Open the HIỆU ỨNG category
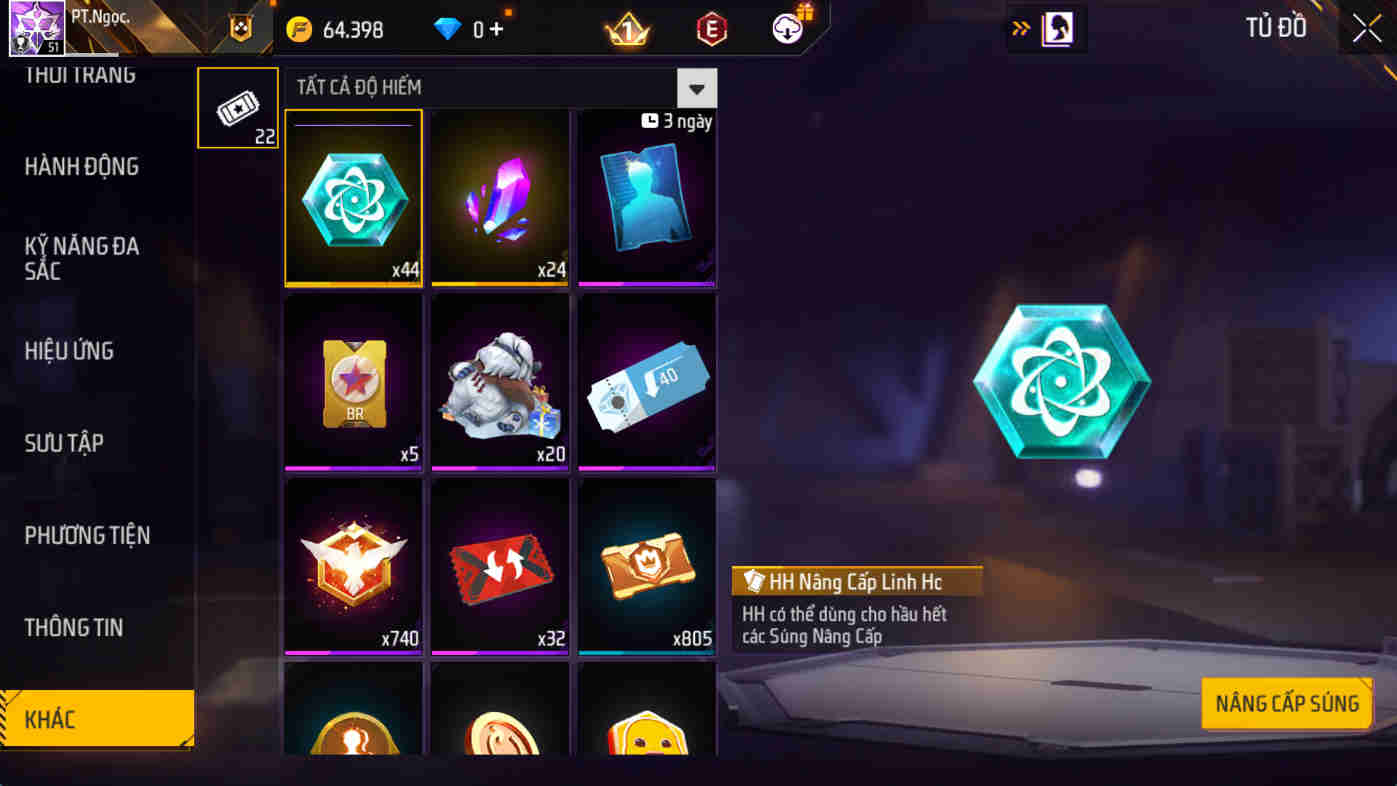This screenshot has width=1397, height=786. (68, 351)
